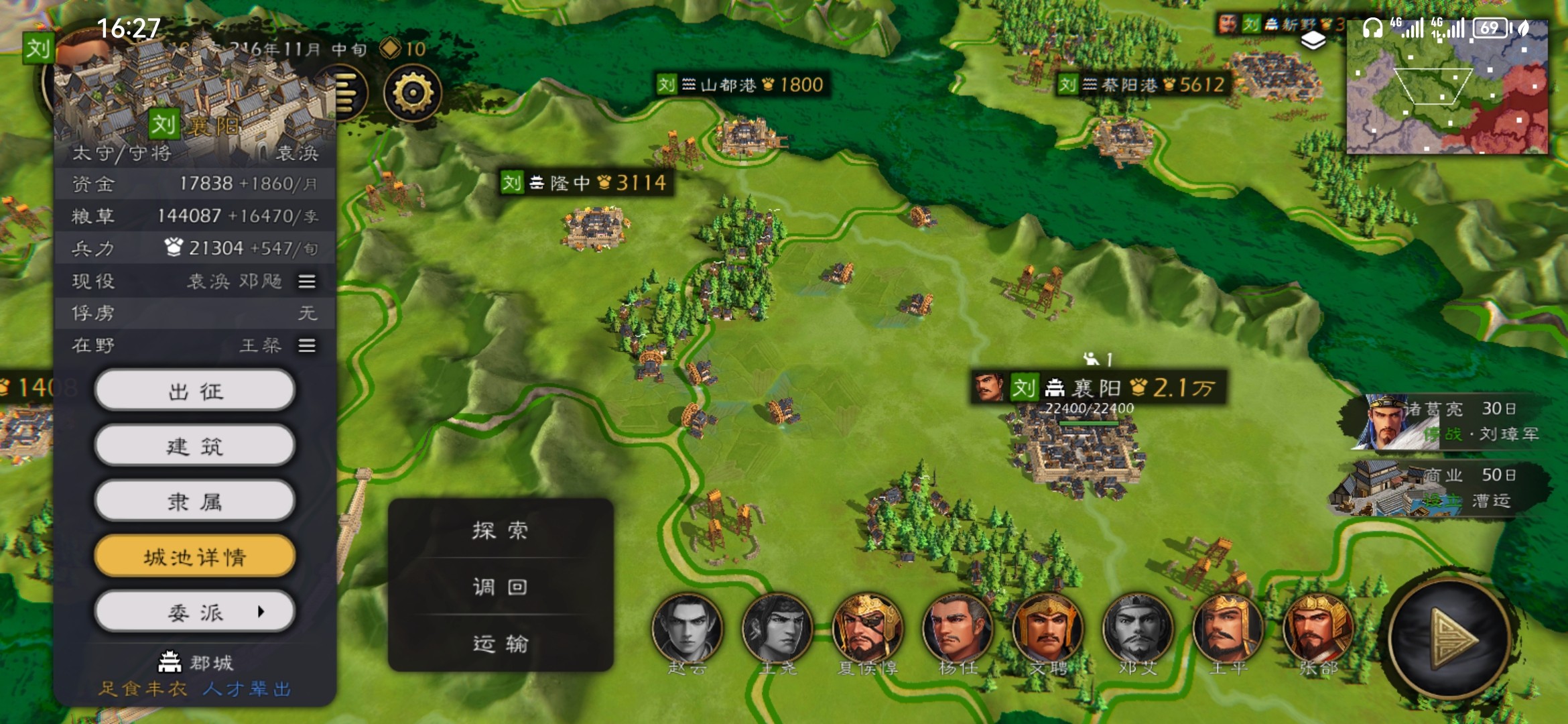
Task: Open 城池详情 city details
Action: pos(194,556)
